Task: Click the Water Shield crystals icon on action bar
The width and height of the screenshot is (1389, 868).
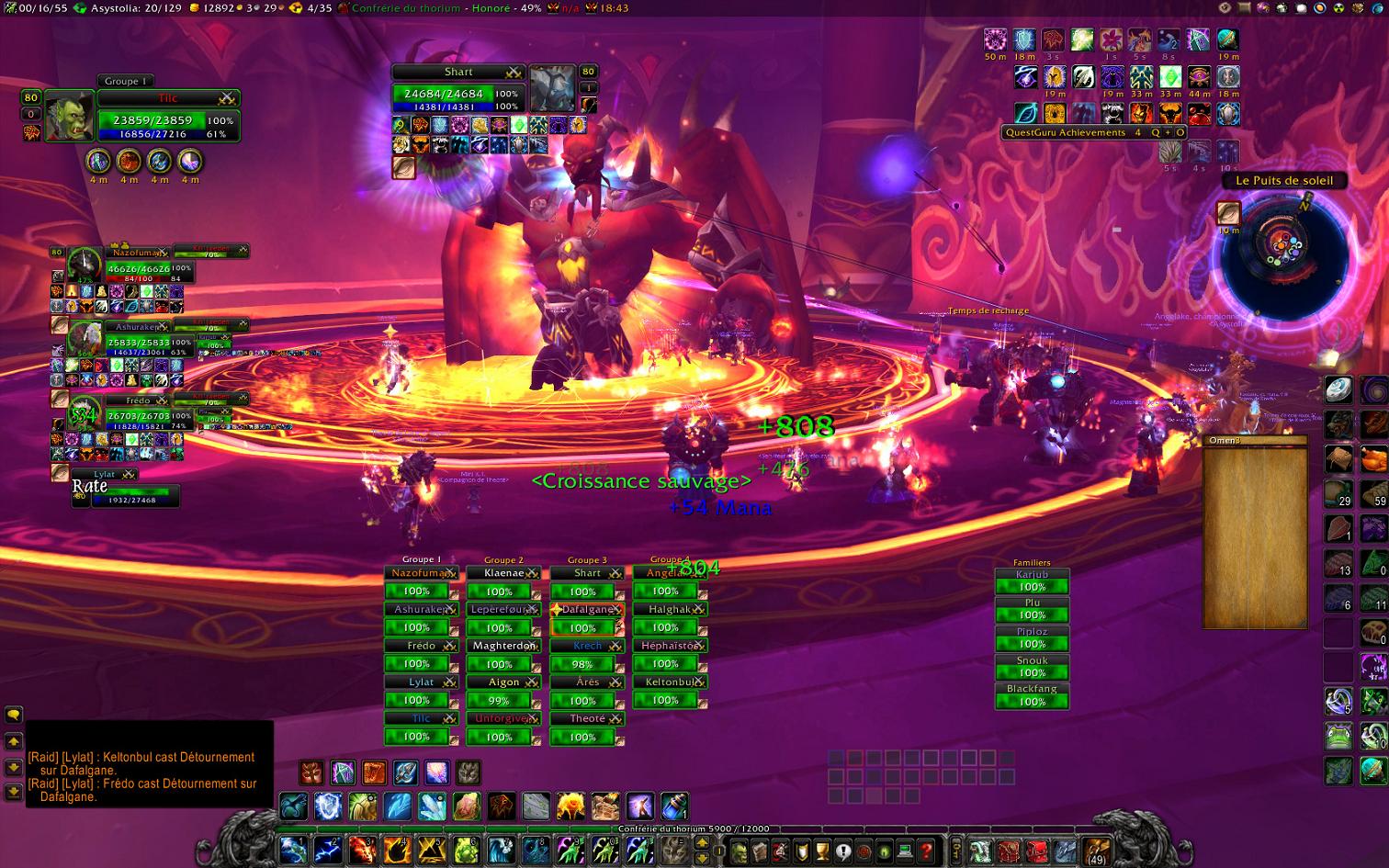Action: [x=431, y=806]
